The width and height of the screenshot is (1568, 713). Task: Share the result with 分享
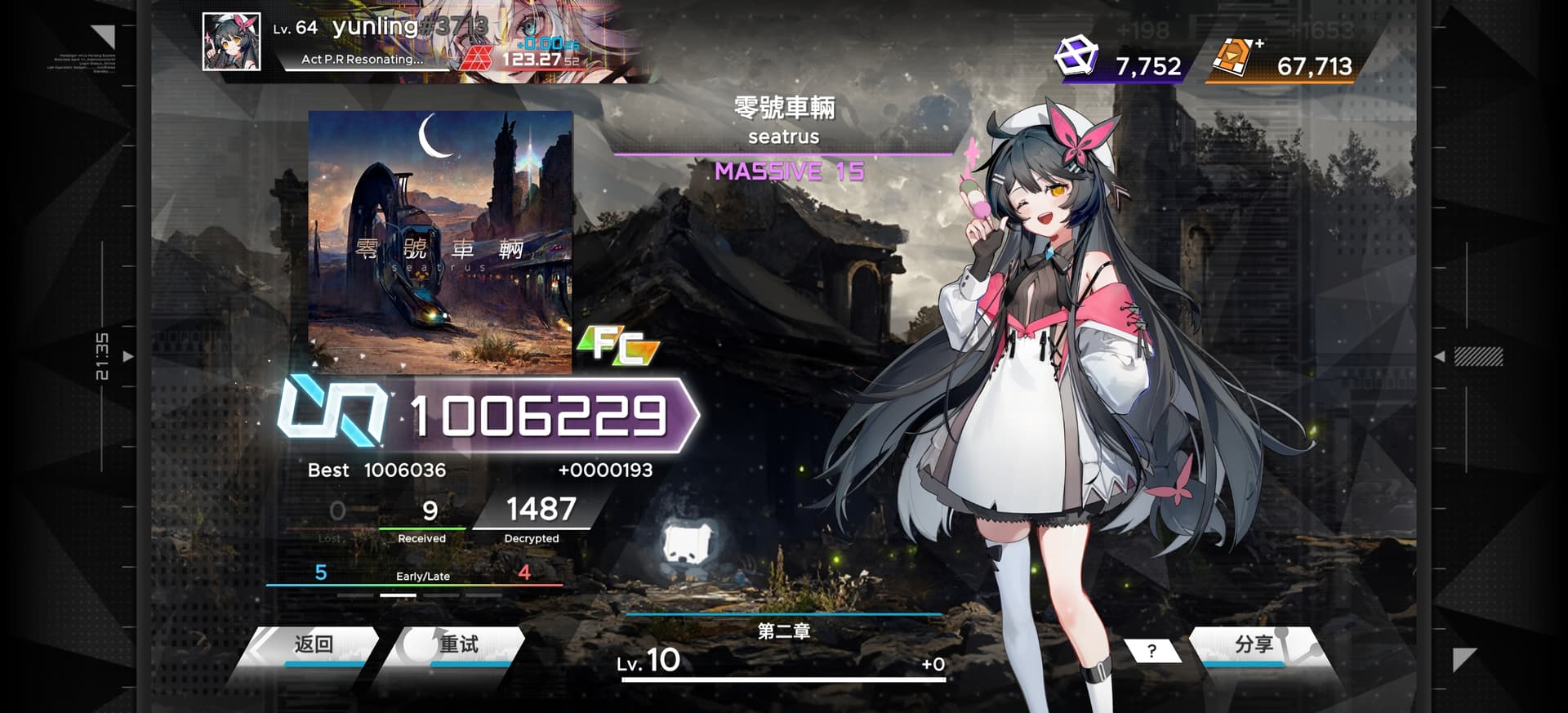(1254, 645)
